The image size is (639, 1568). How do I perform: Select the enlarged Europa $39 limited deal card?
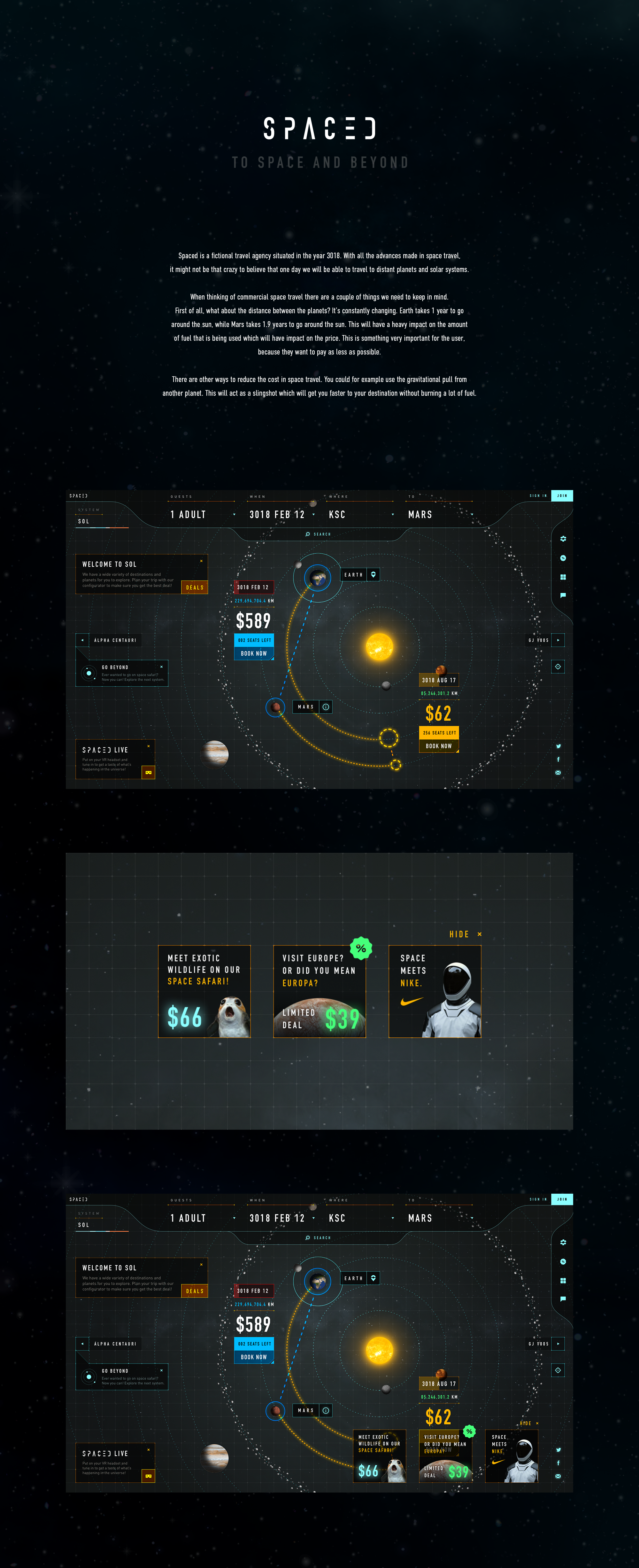(x=319, y=991)
